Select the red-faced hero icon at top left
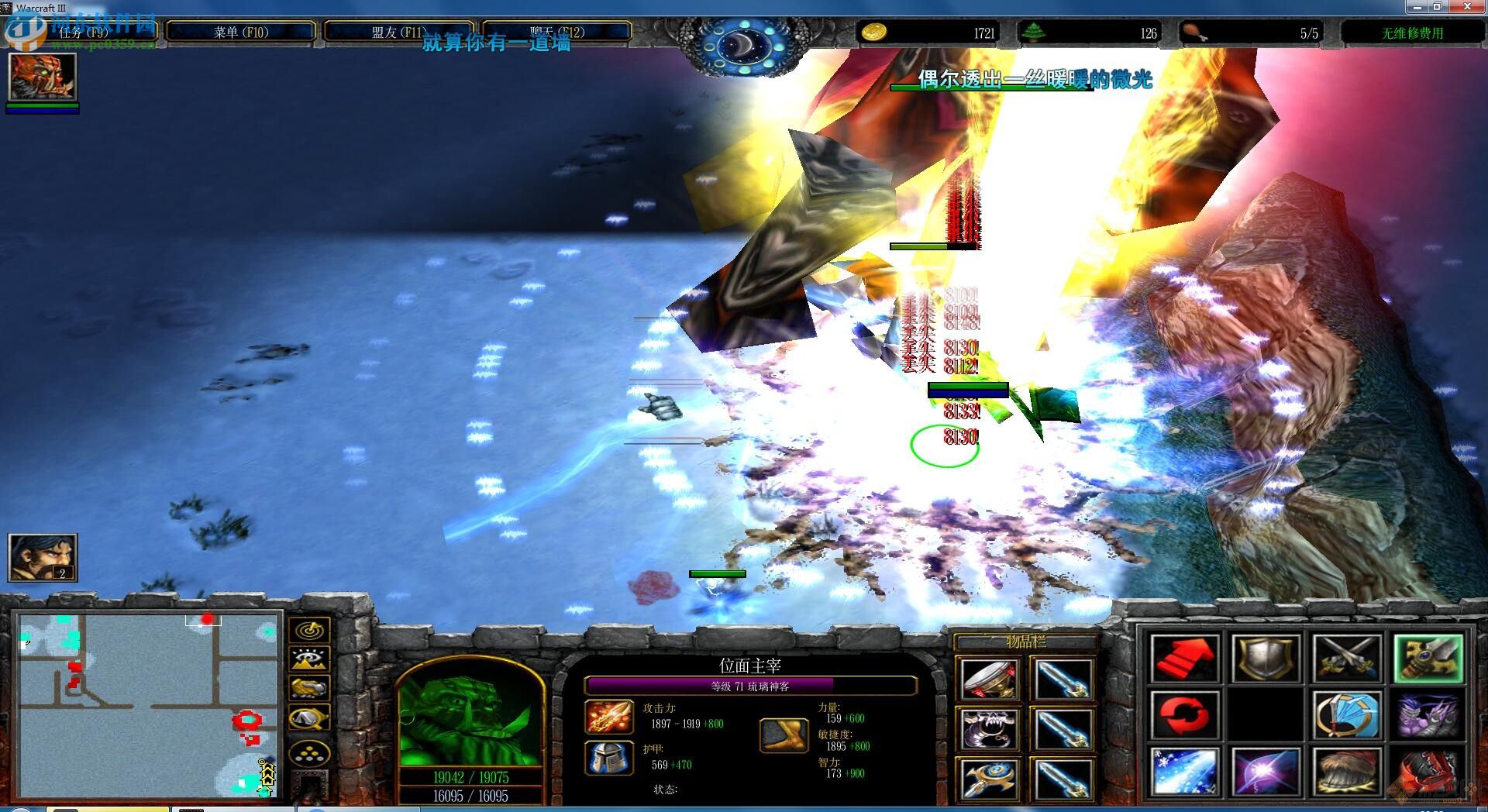1488x812 pixels. (x=42, y=76)
